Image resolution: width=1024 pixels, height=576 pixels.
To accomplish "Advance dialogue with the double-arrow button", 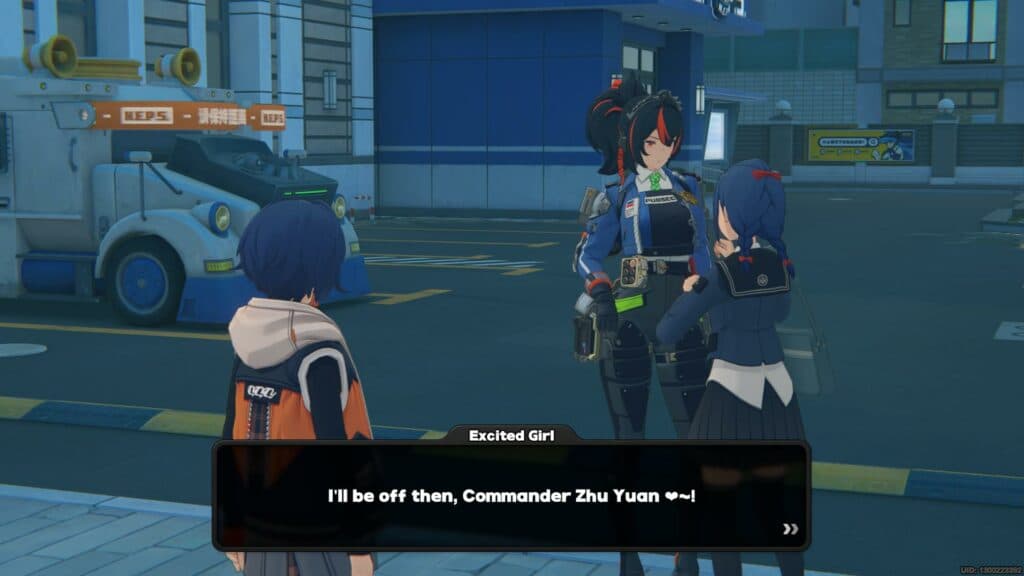I will pos(790,529).
